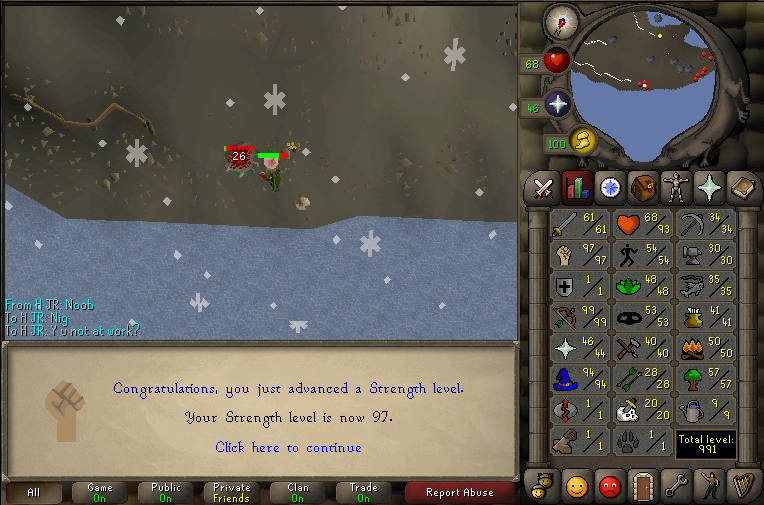Click the minimap compass
764x505 pixels.
560,20
